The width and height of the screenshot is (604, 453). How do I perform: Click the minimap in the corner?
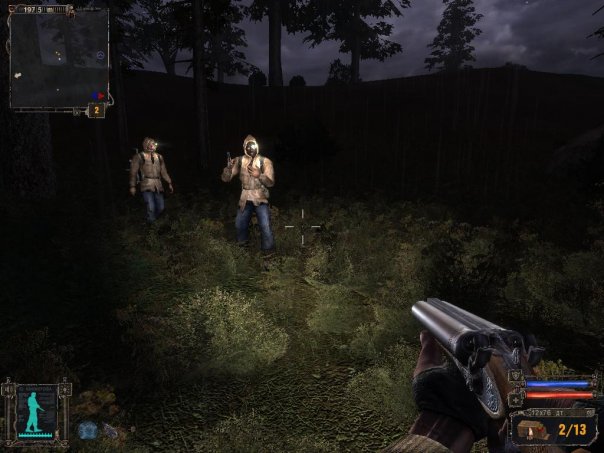pos(58,57)
